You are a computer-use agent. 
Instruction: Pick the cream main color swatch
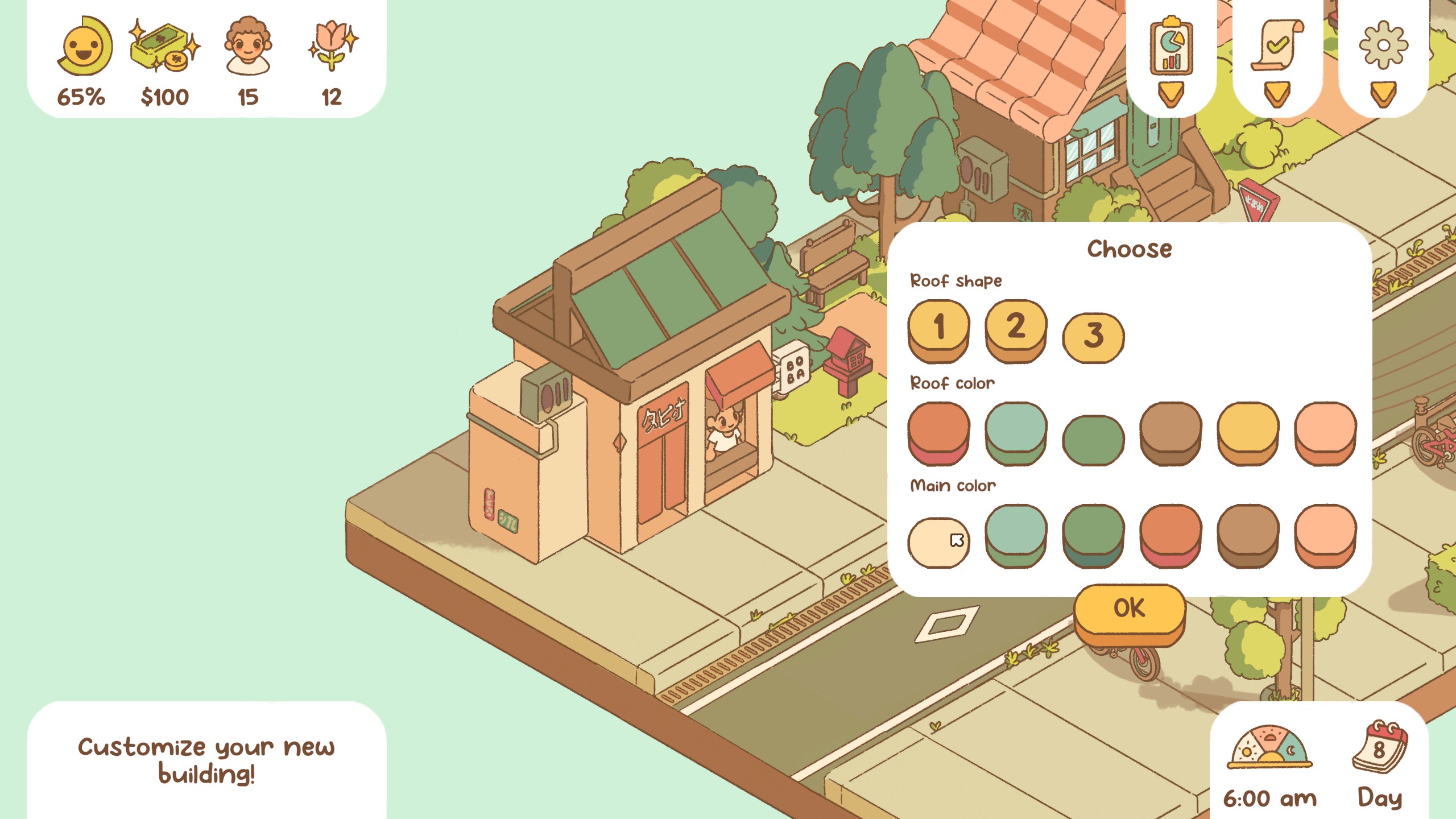[938, 541]
